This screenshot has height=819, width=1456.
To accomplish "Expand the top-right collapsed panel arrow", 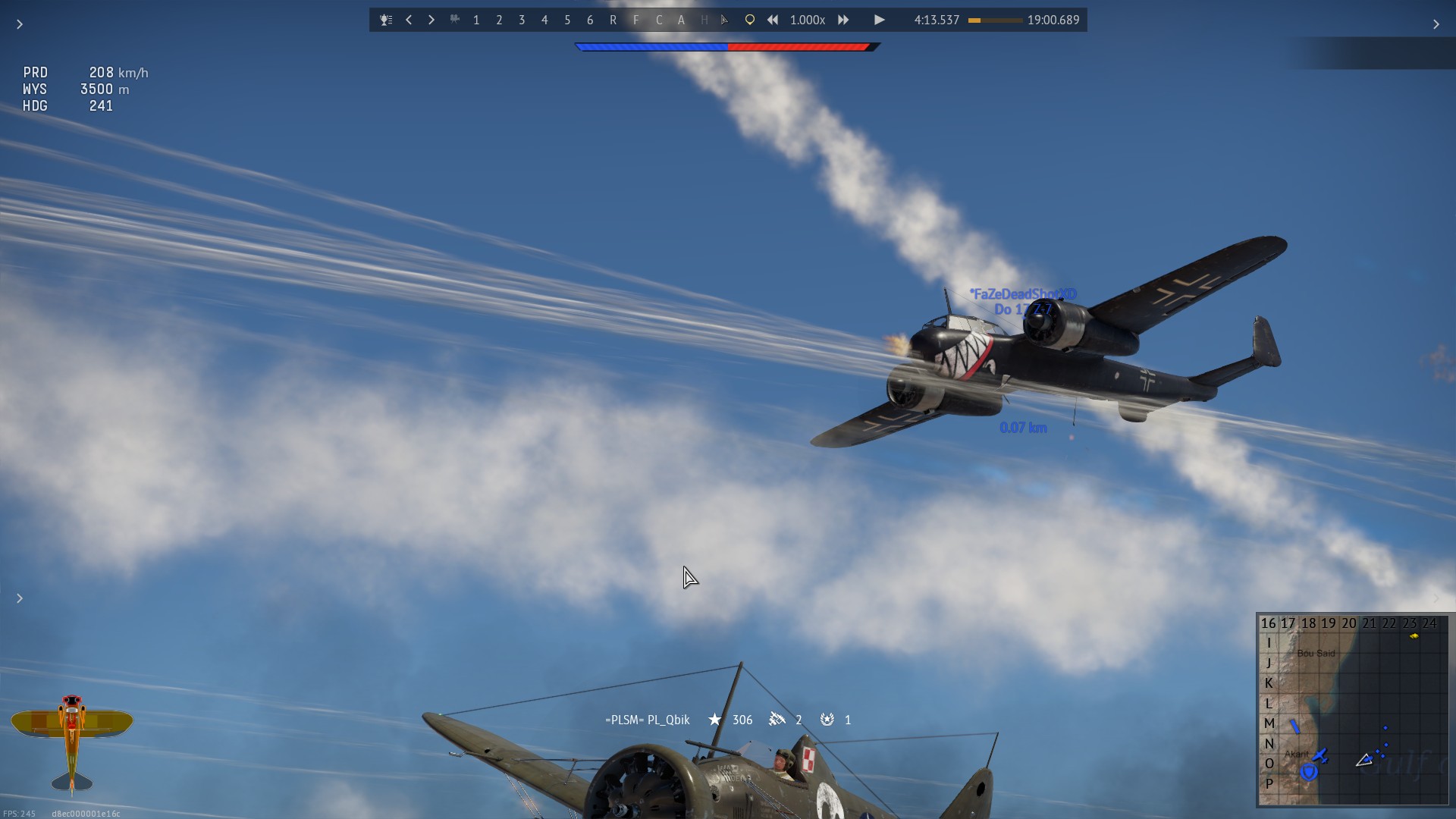I will point(1436,24).
